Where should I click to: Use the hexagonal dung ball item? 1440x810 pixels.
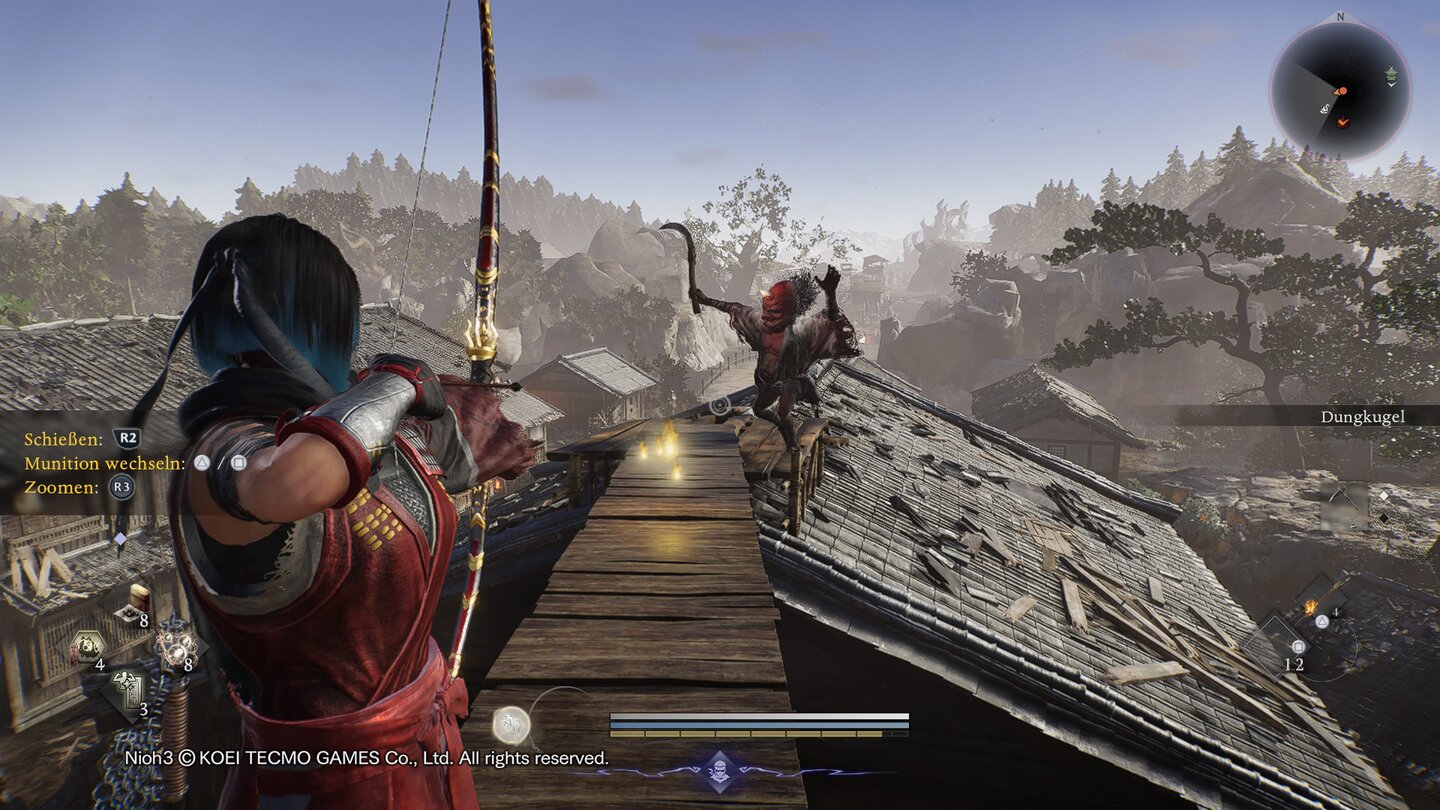88,646
